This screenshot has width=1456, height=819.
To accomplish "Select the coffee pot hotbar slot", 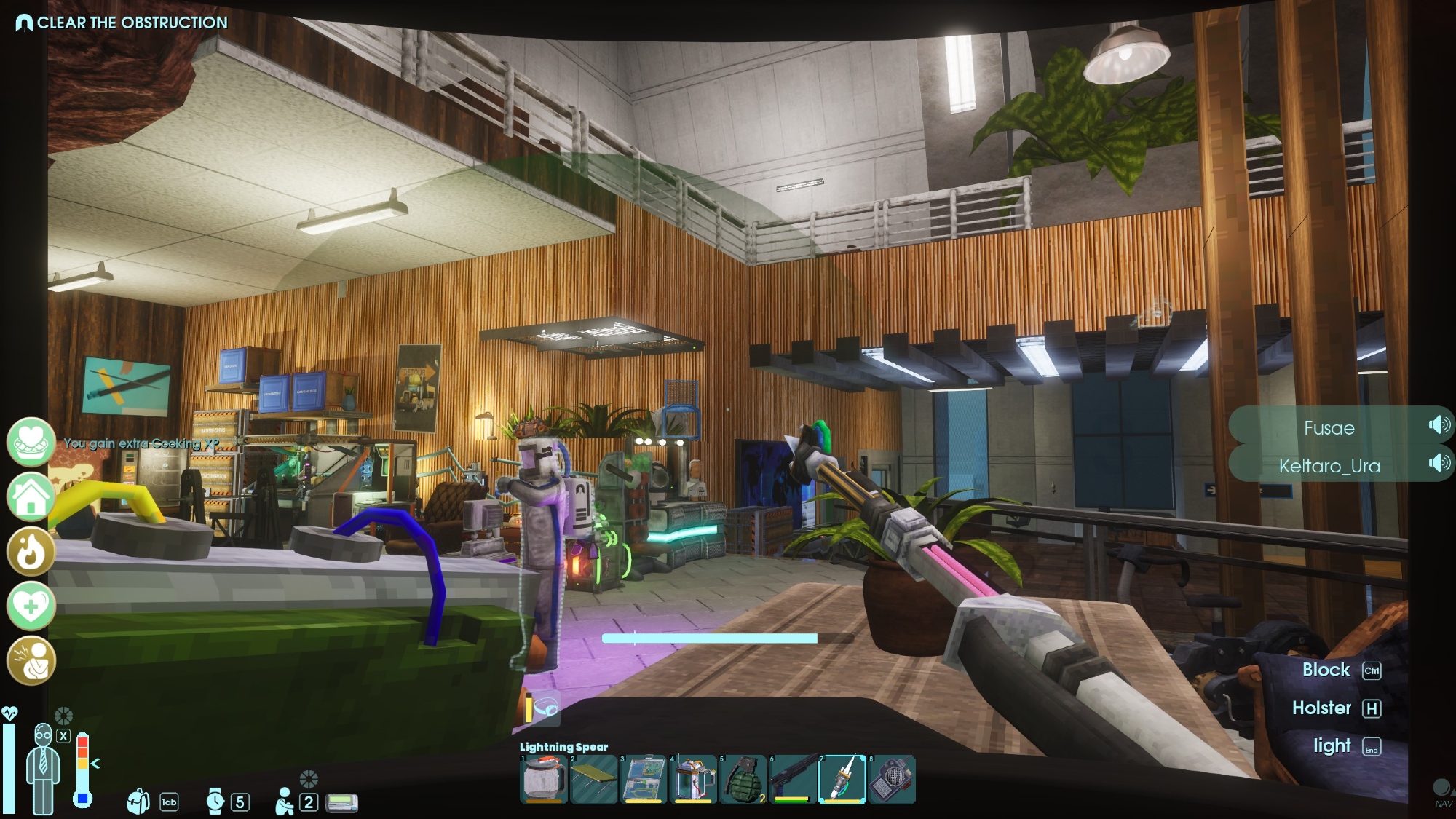I will (x=544, y=779).
